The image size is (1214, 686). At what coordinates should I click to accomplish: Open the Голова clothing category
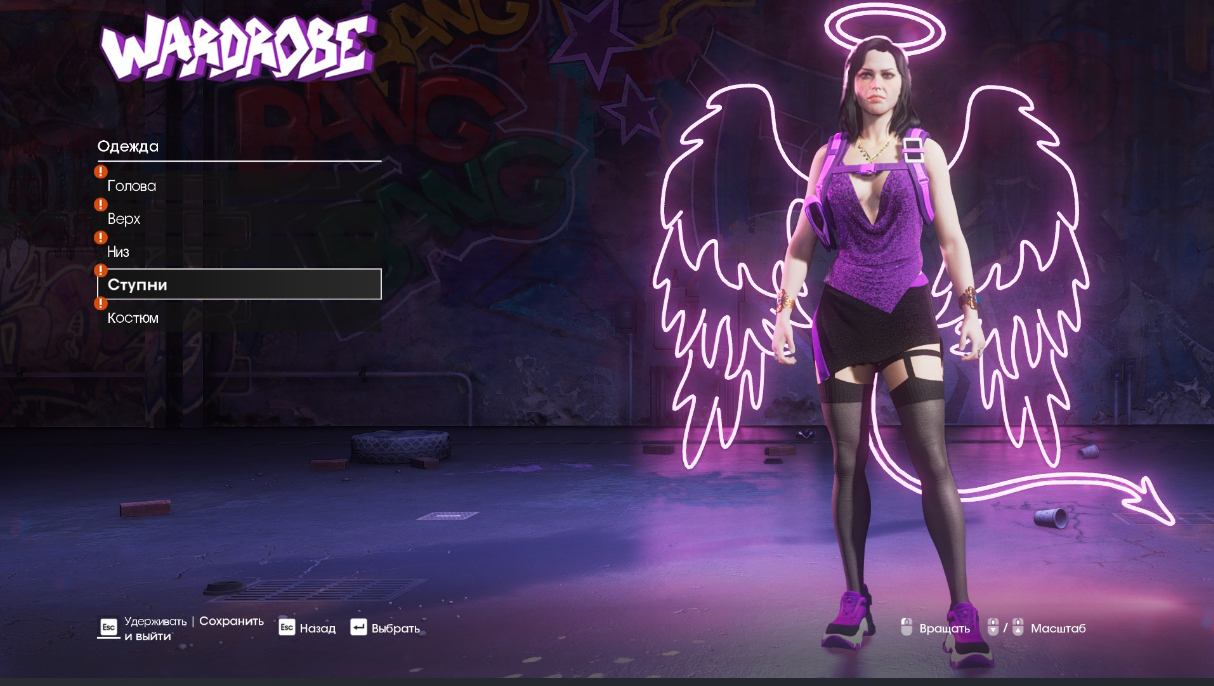coord(132,186)
